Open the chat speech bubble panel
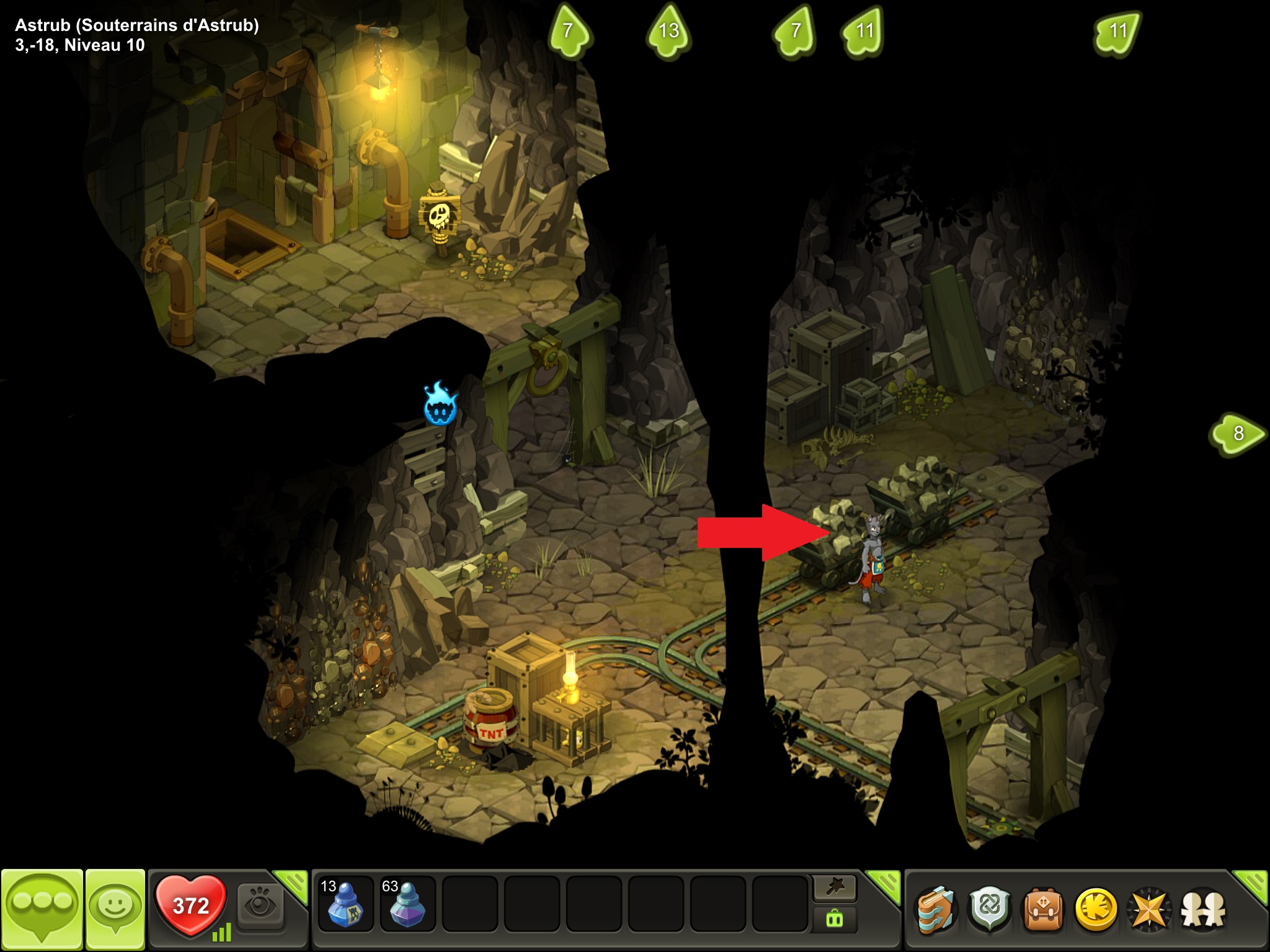The image size is (1270, 952). click(42, 909)
